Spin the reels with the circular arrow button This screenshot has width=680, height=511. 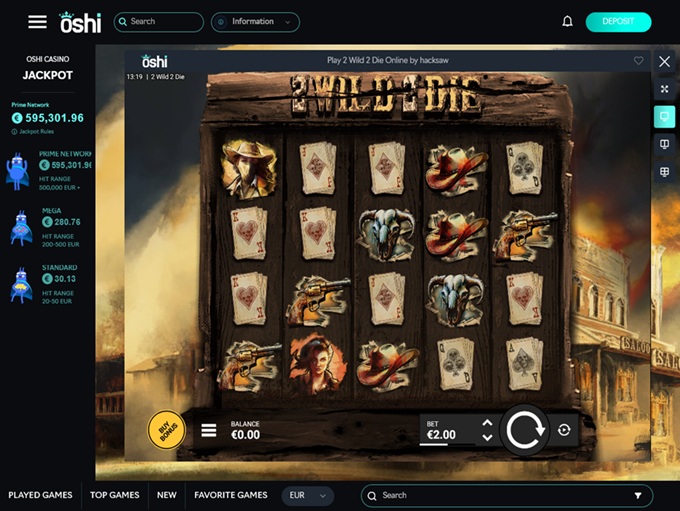524,430
